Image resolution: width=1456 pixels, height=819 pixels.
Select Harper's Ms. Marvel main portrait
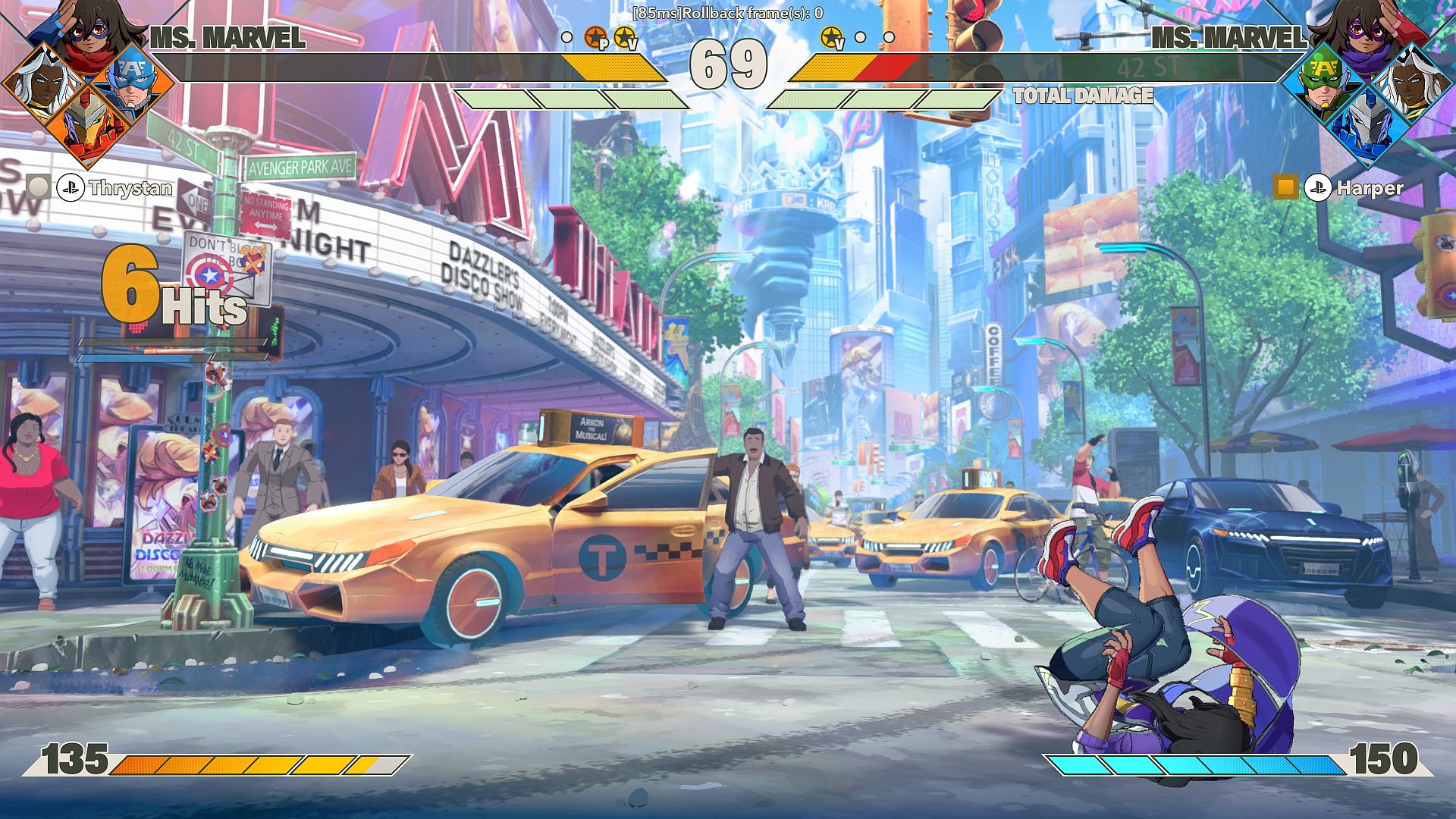point(1367,34)
